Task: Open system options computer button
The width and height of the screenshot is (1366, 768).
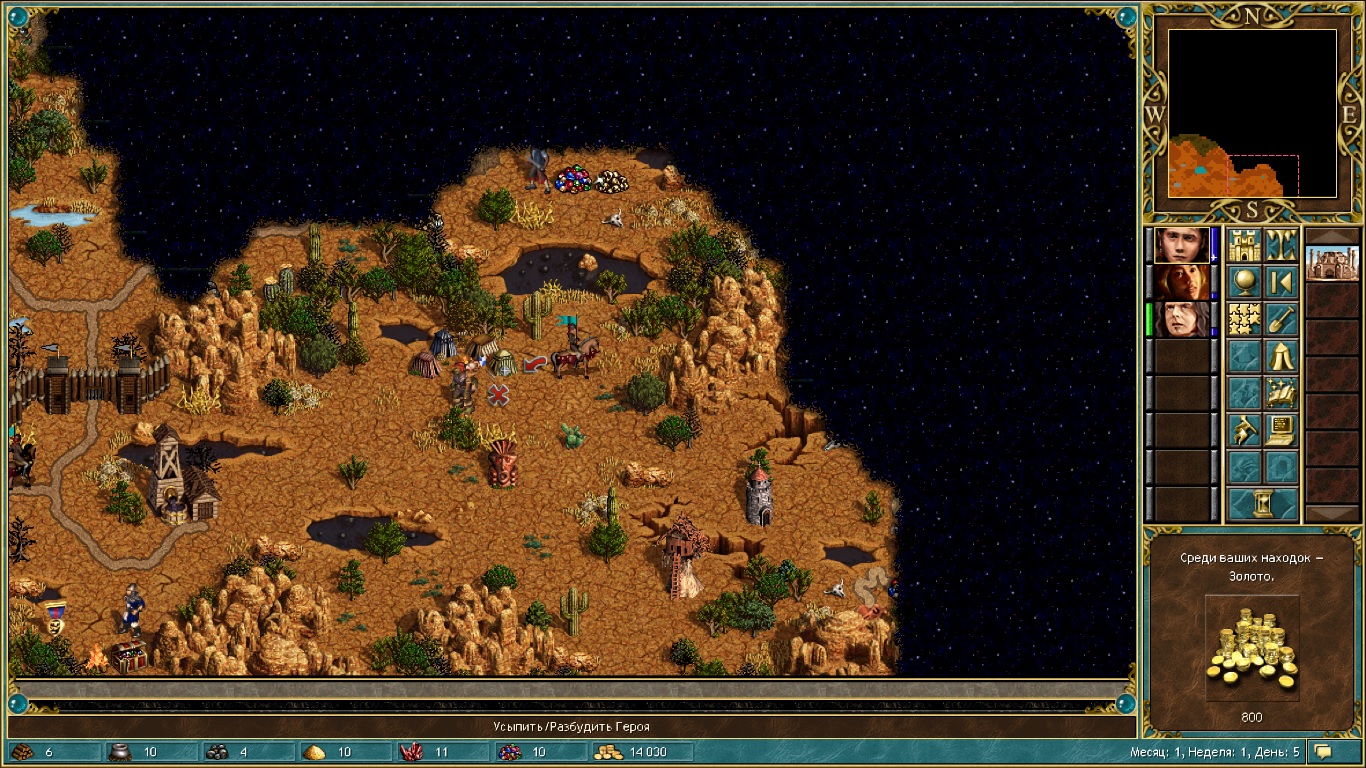Action: (1281, 430)
